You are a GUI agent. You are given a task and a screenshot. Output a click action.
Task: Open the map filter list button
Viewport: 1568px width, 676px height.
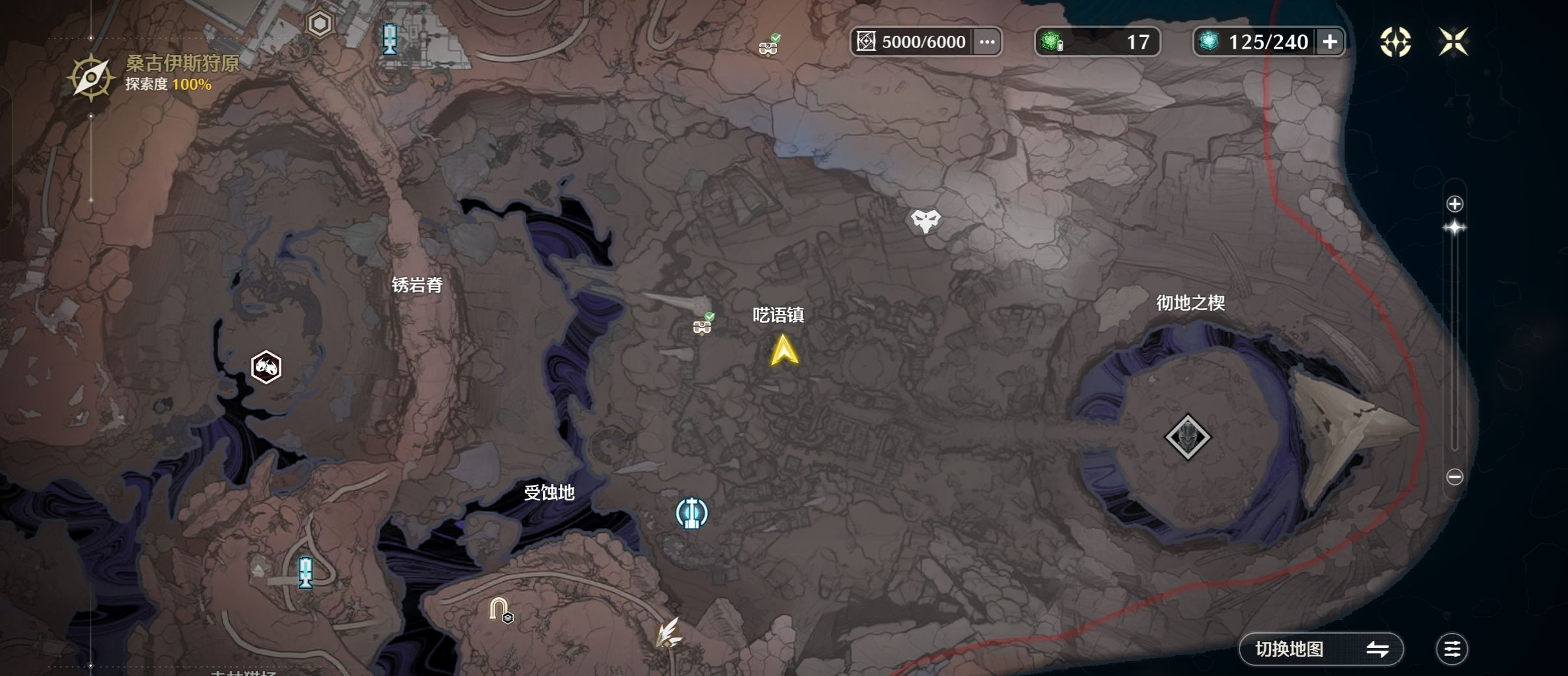[x=1452, y=649]
